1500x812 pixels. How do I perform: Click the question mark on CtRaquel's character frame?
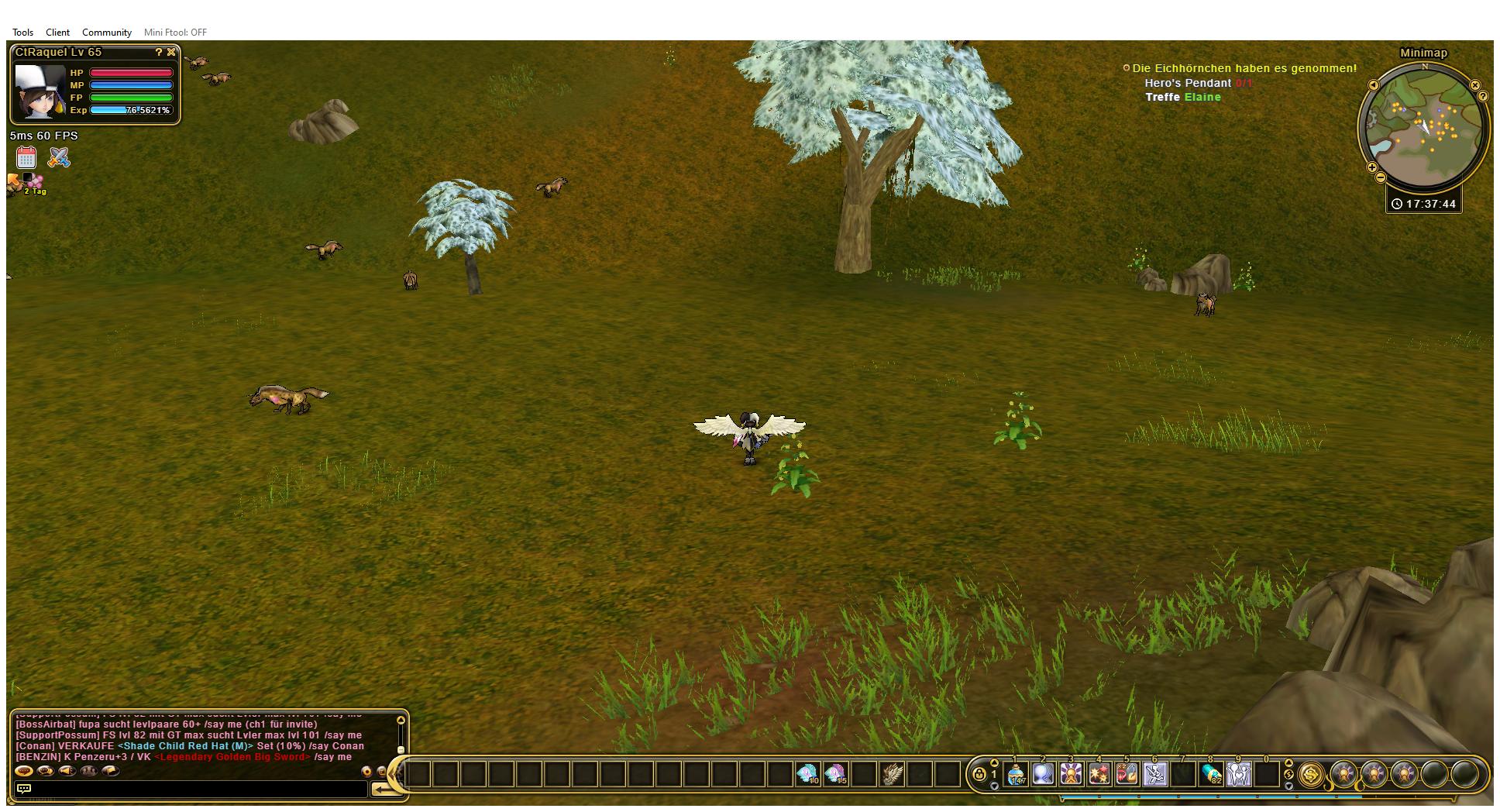click(x=158, y=53)
